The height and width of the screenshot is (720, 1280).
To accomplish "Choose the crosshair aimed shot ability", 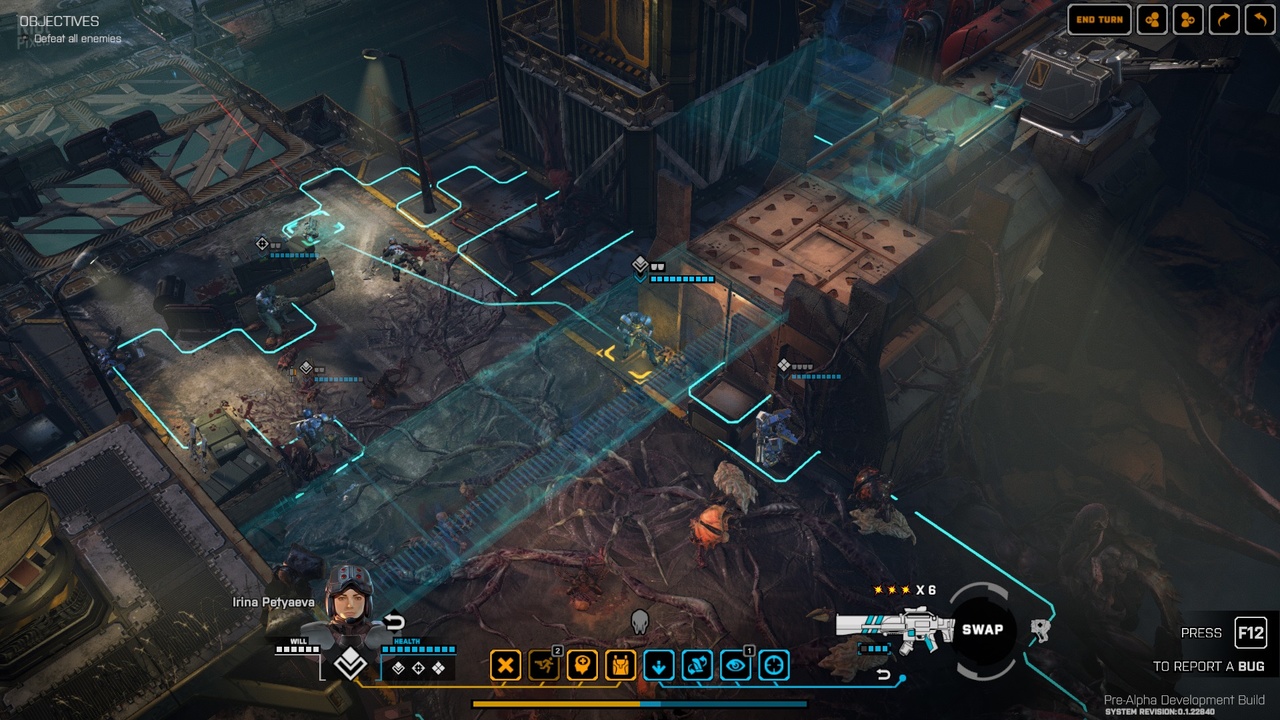I will click(x=774, y=665).
